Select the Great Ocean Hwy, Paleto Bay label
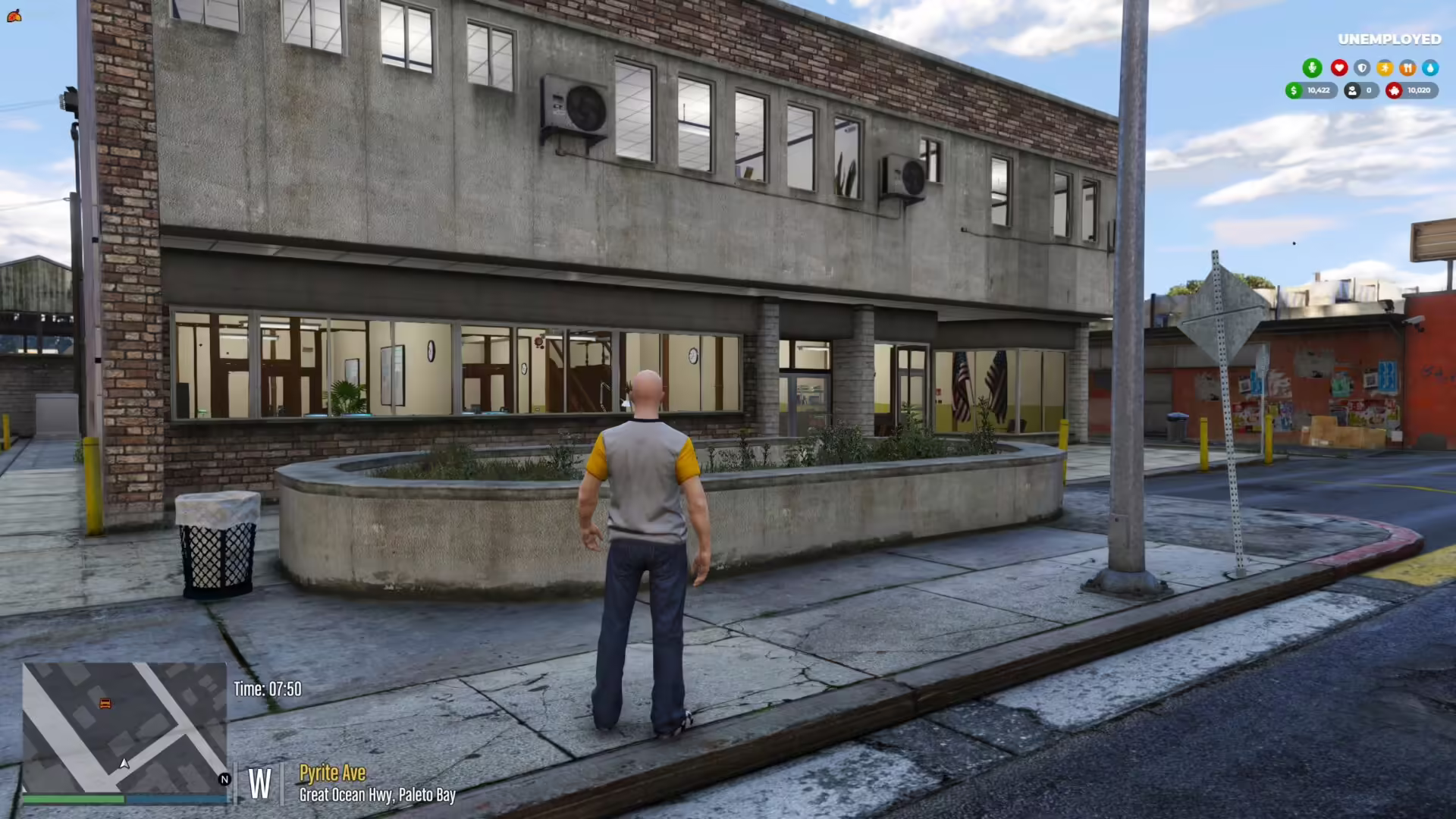This screenshot has width=1456, height=819. coord(377,795)
